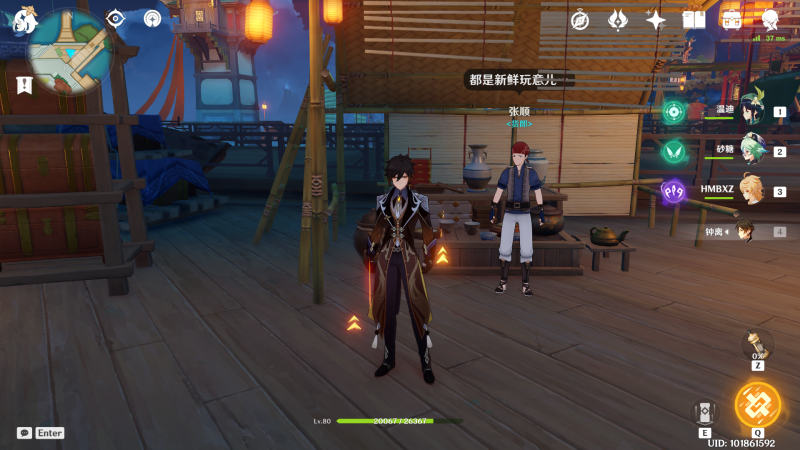Use the scroll-shaped gadget above the burst
800x450 pixels.
(757, 343)
